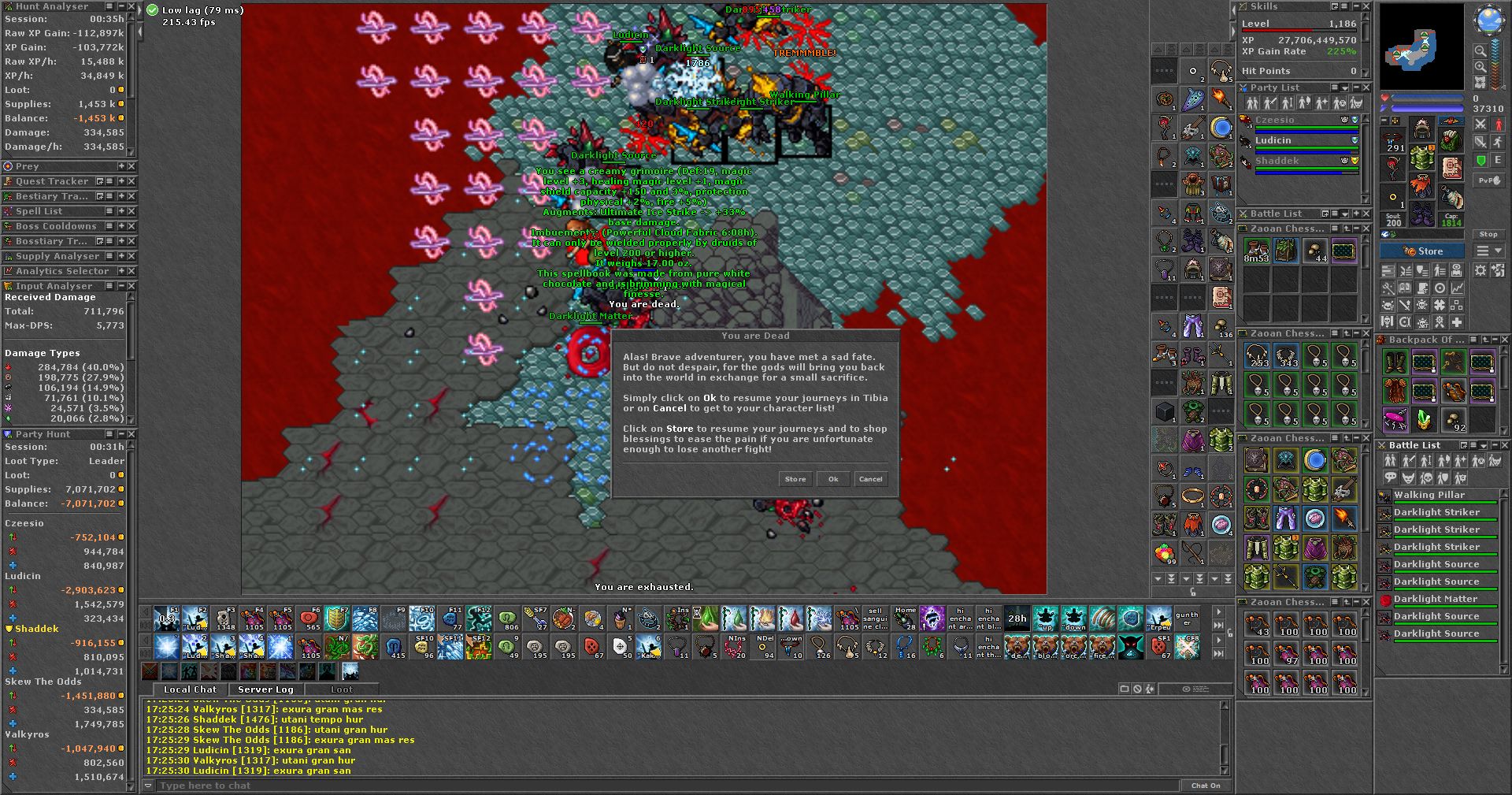1512x795 pixels.
Task: Select Ludicin in the party list
Action: point(1273,140)
